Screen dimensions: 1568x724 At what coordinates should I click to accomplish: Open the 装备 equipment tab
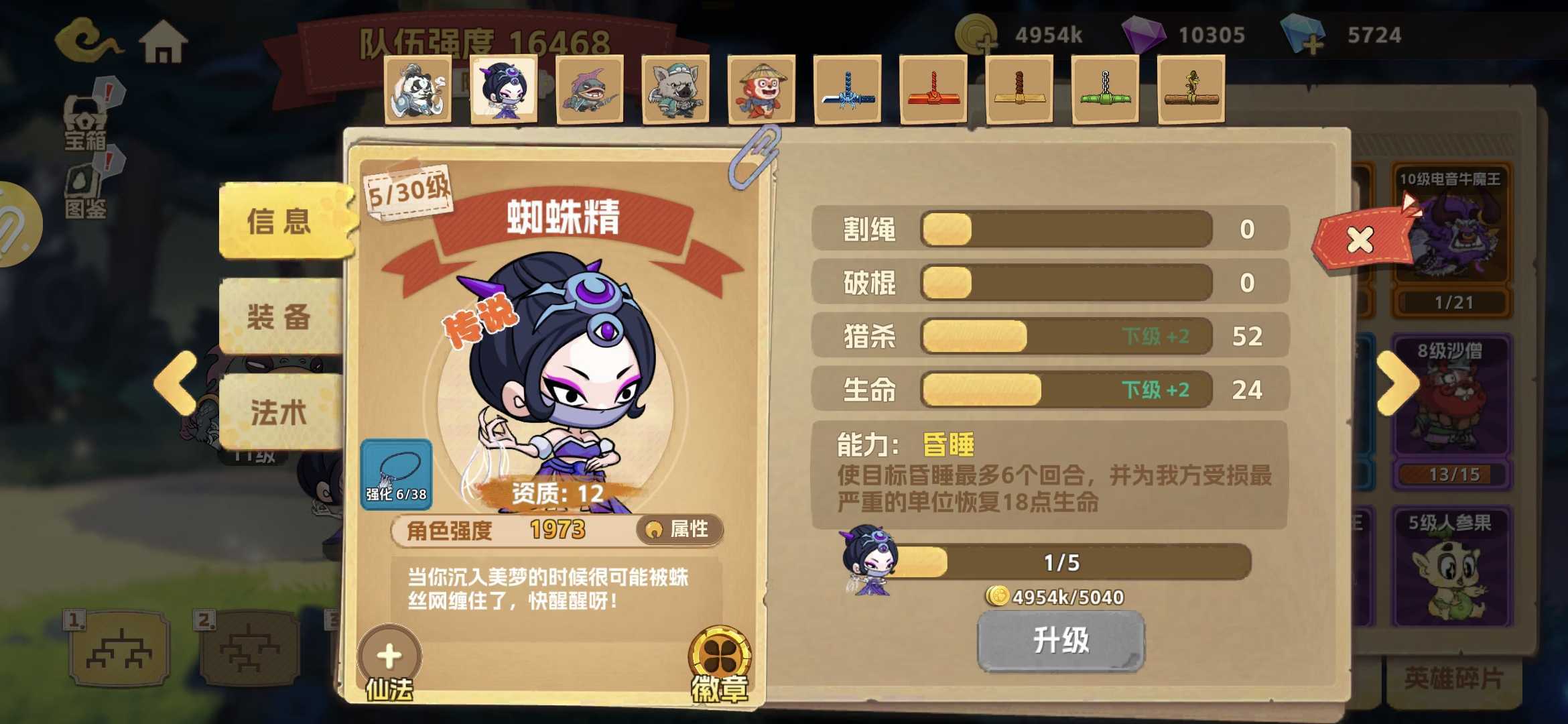279,316
